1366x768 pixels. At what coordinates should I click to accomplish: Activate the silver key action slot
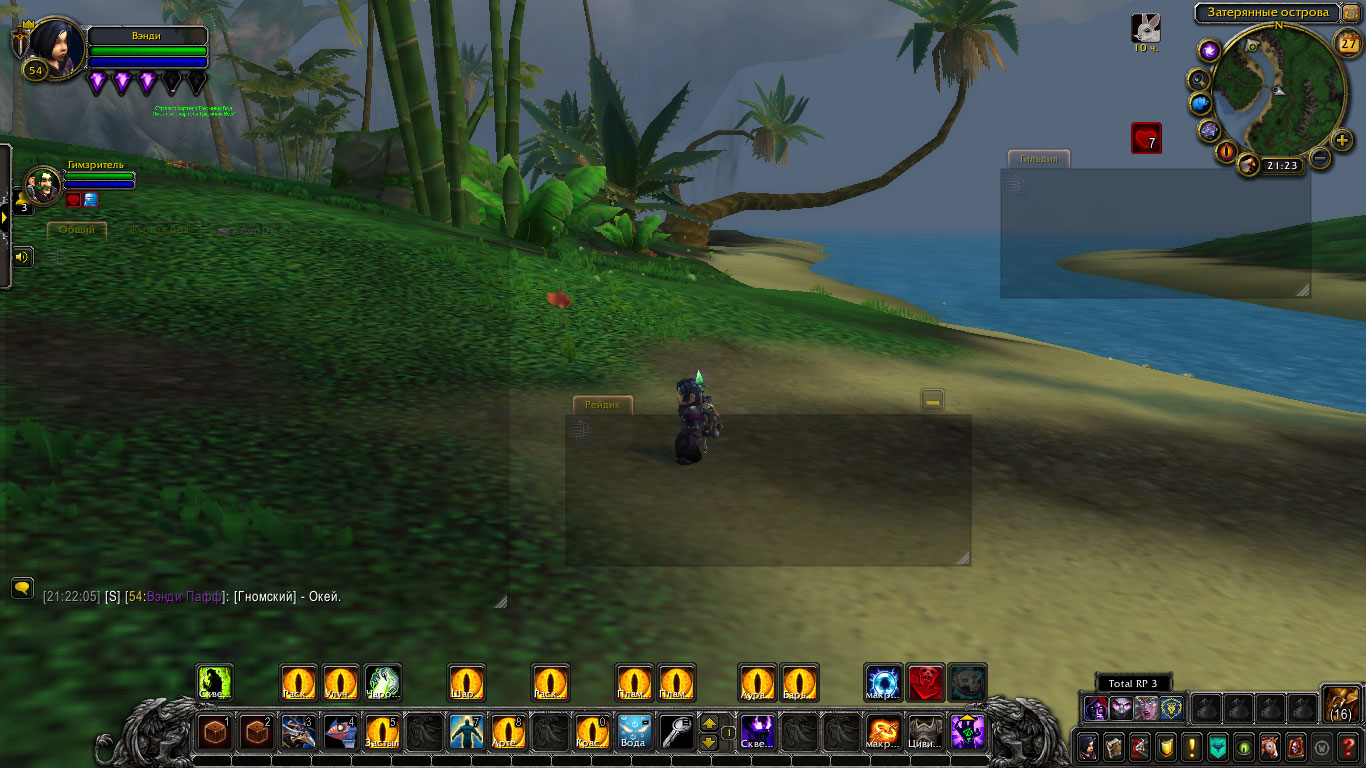676,732
